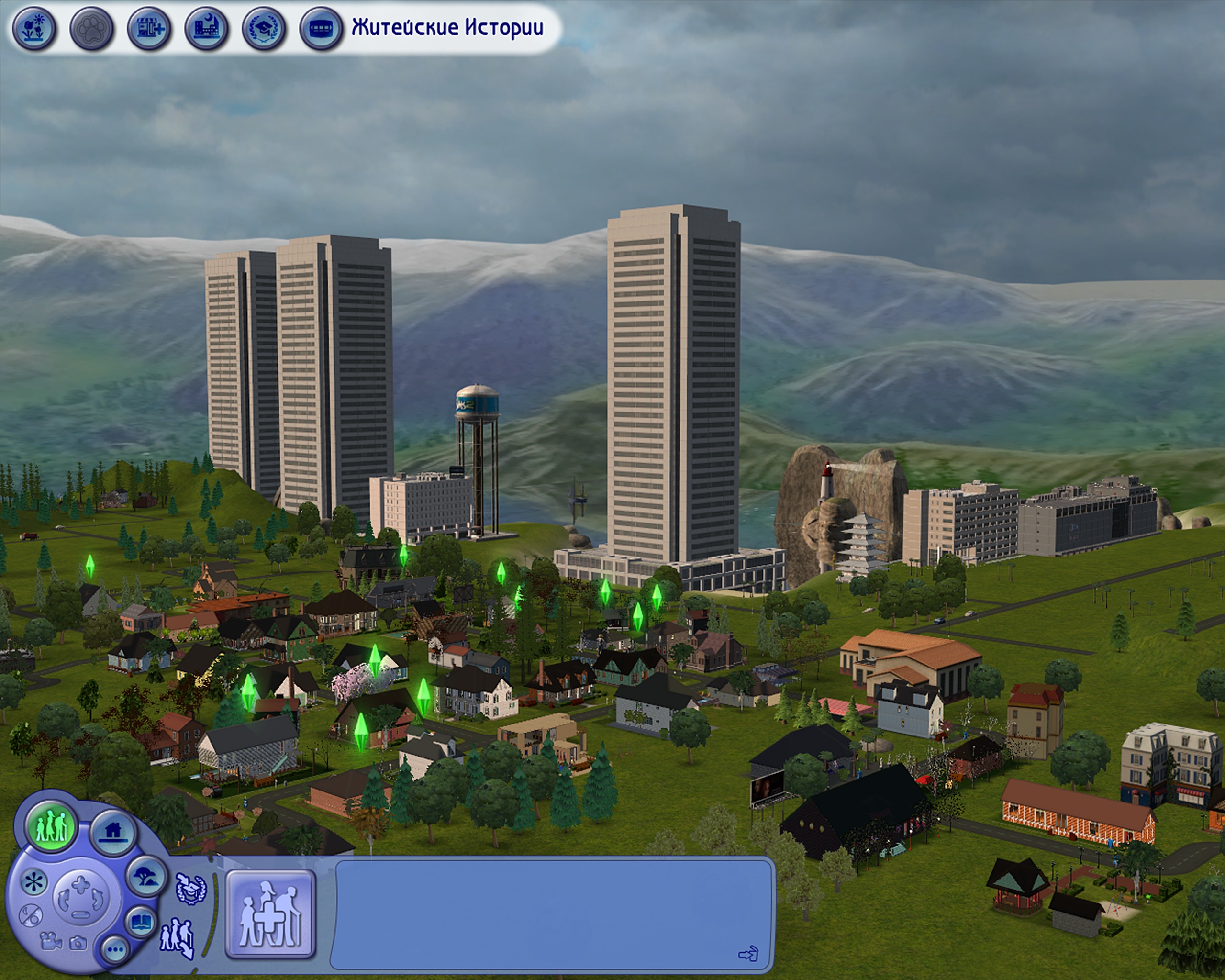Open the Seasons flowers-and-sun icon
The image size is (1225, 980).
click(33, 28)
